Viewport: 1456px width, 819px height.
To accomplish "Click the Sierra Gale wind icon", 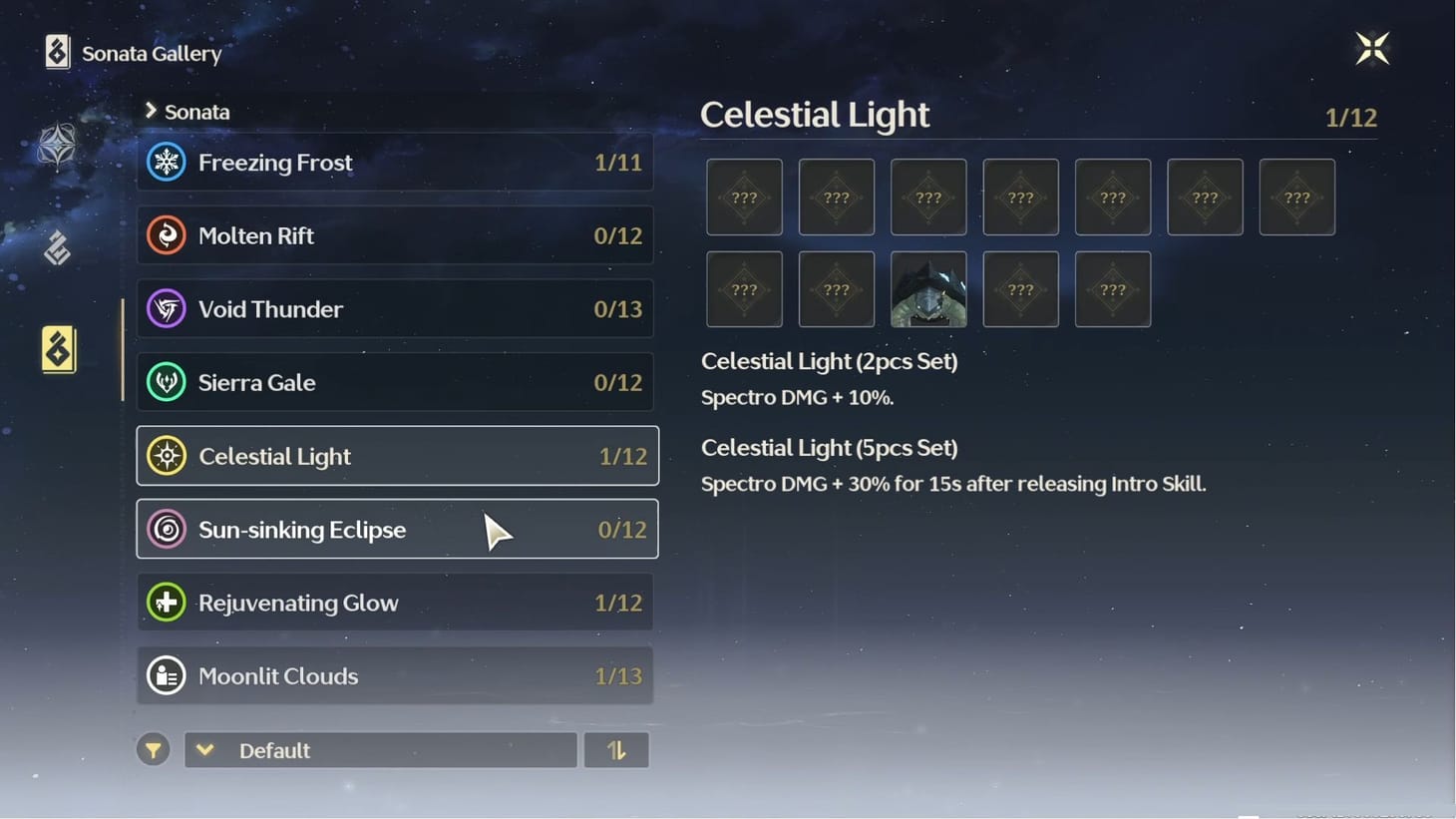I will point(167,382).
